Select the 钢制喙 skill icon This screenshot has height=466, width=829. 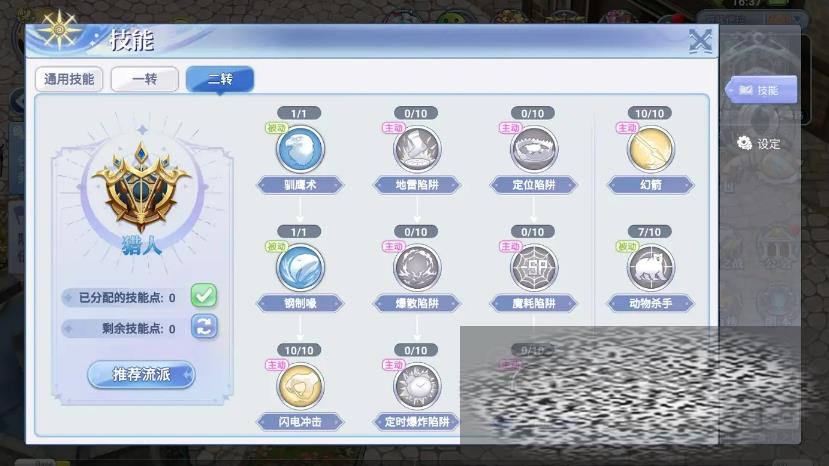[x=300, y=268]
